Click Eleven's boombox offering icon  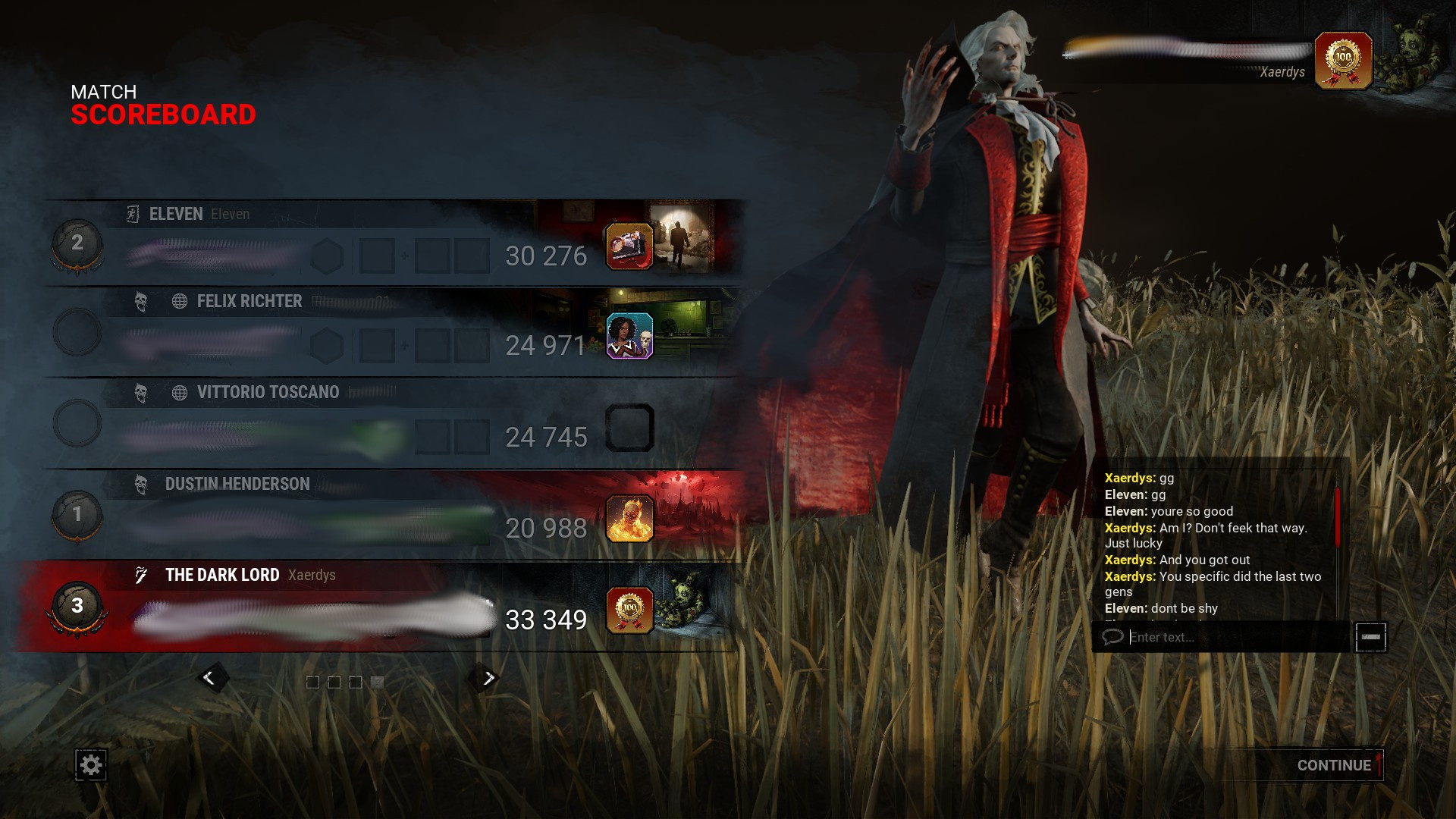click(x=629, y=246)
